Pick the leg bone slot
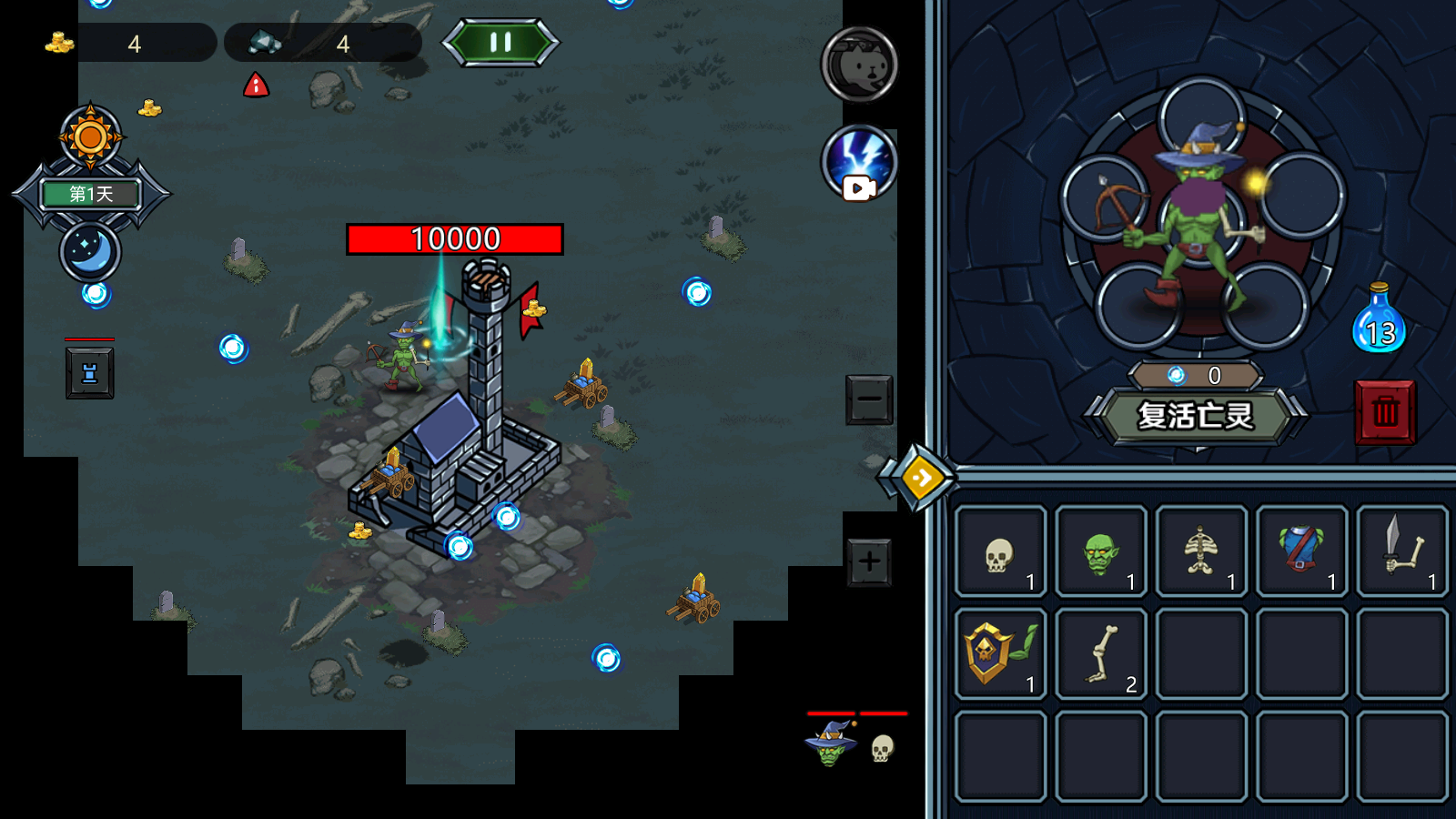The image size is (1456, 819). click(x=1101, y=653)
